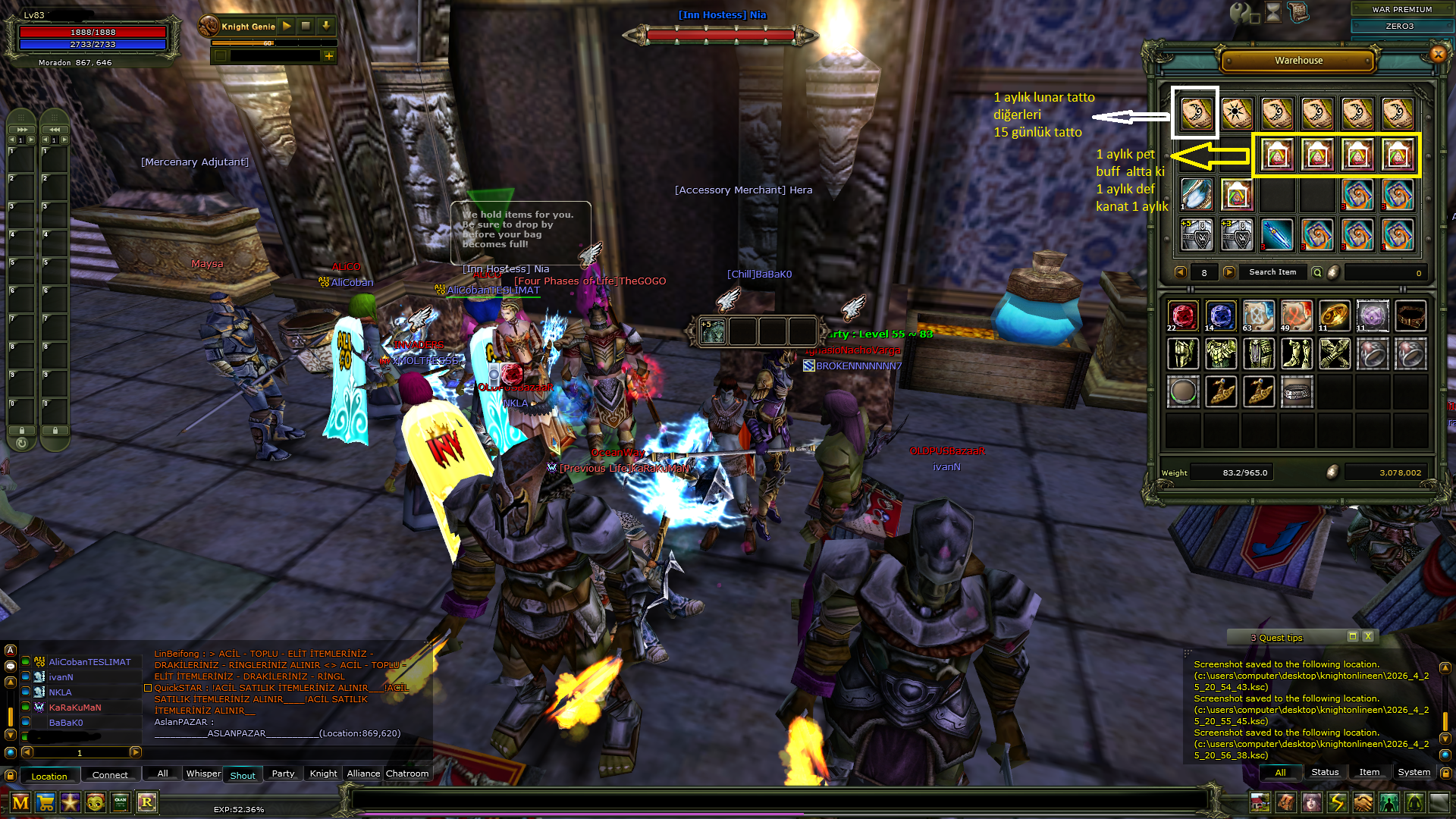Select the sun tattoo scroll in warehouse

pyautogui.click(x=1237, y=114)
